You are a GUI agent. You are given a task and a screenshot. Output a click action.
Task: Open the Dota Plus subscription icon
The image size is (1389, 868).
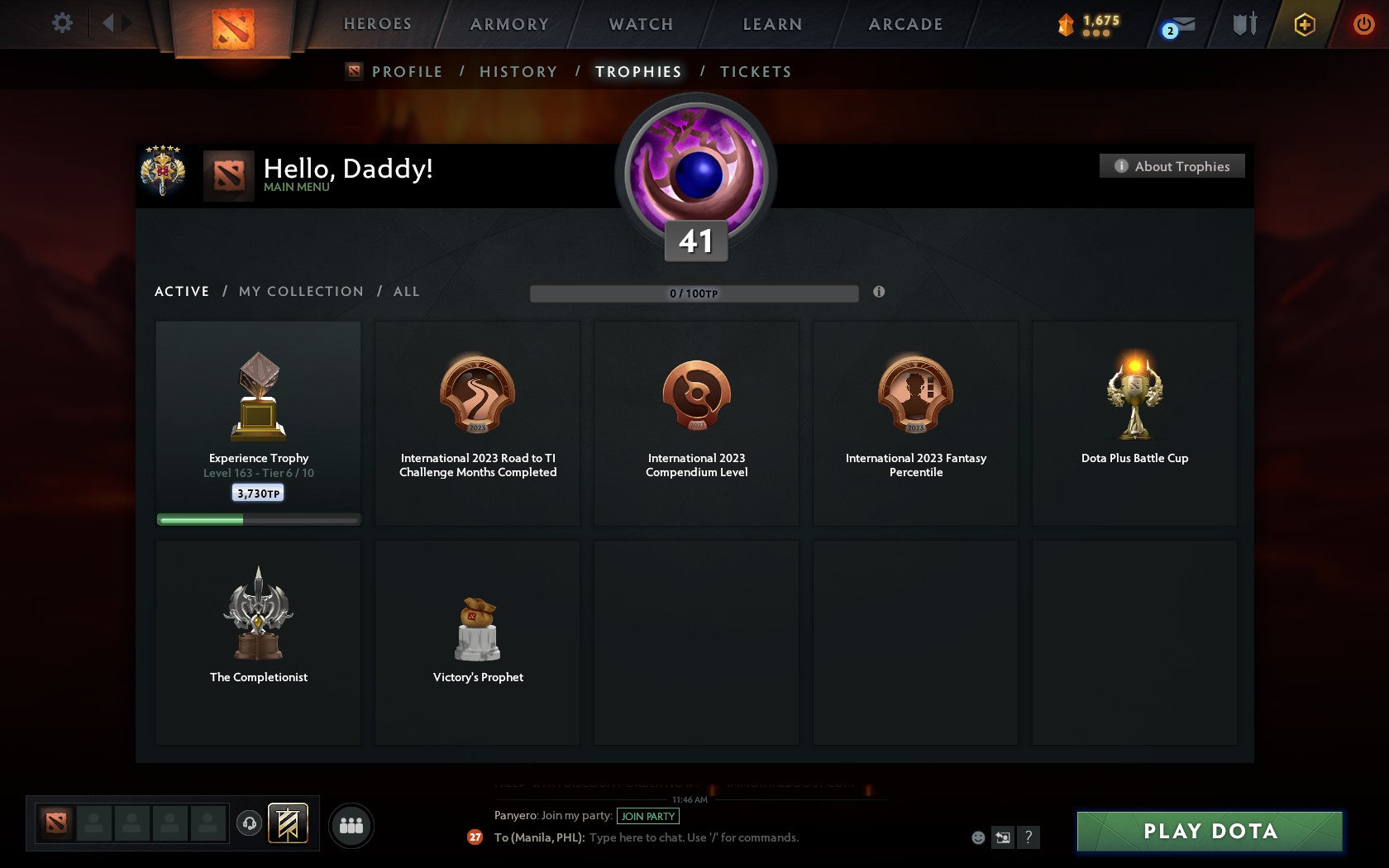pos(1305,26)
